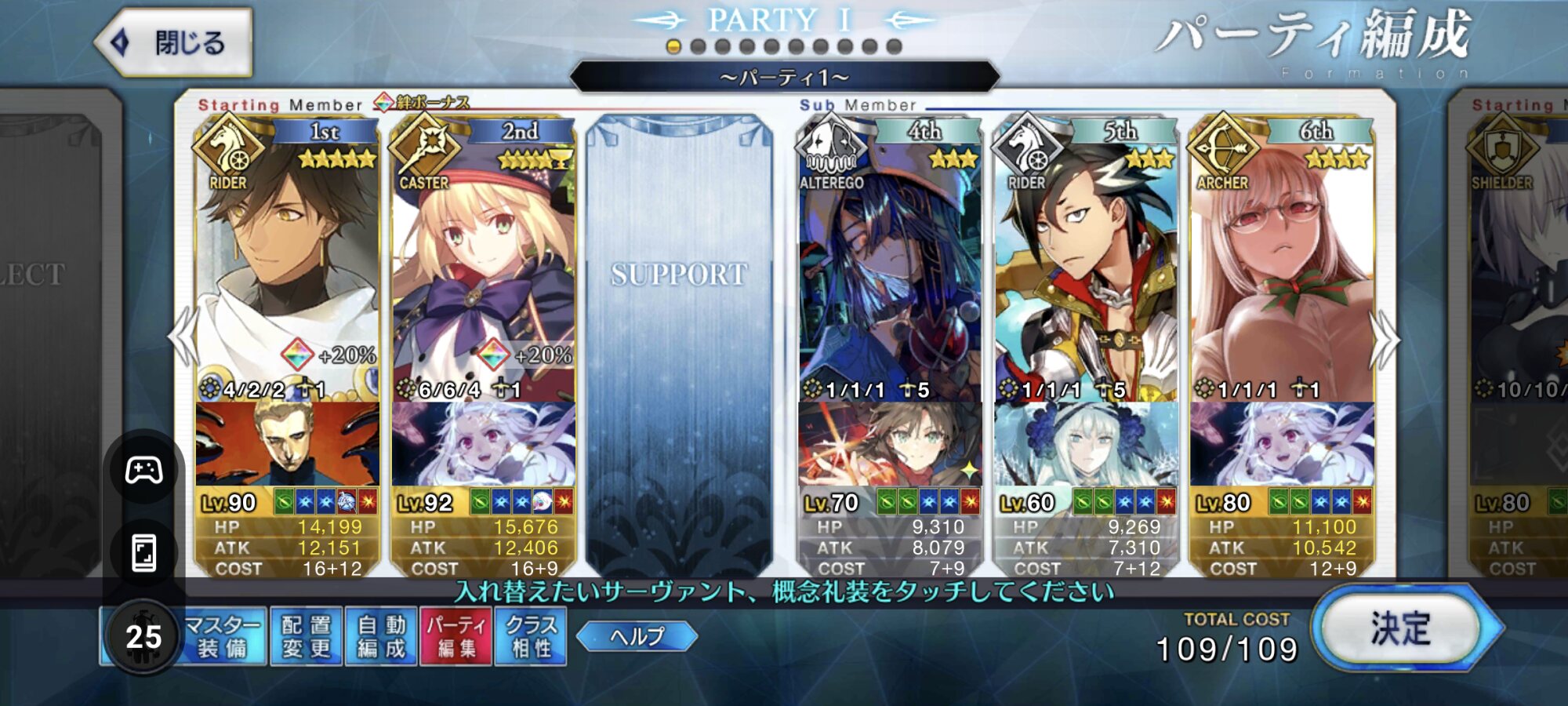Screen dimensions: 1568x706
Task: Go to the previous party with left arrow
Action: point(183,336)
